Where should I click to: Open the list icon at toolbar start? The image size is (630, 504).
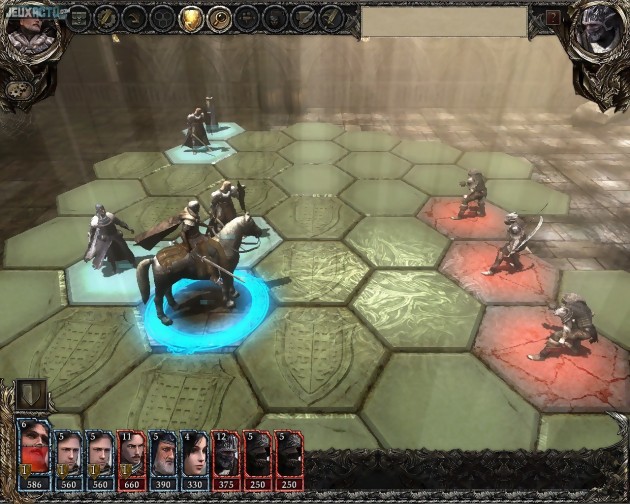coord(79,18)
